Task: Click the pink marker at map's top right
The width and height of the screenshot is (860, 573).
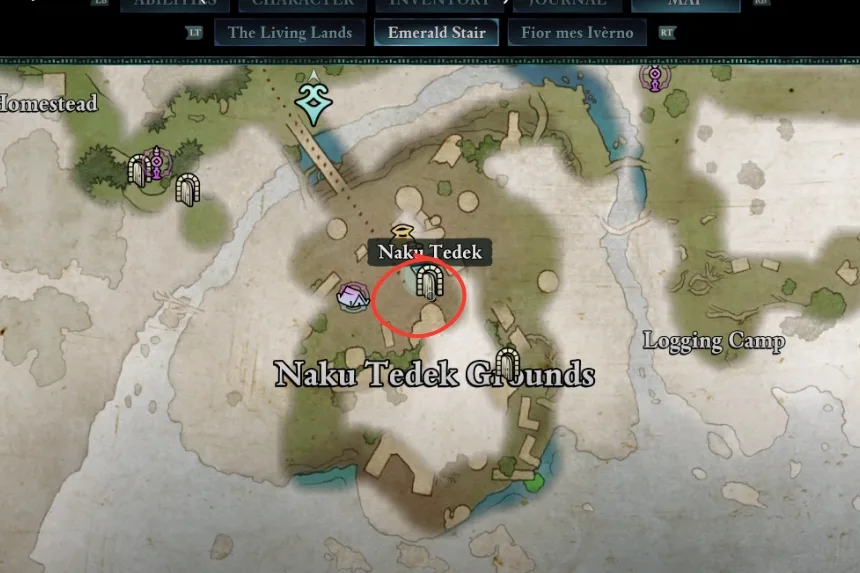Action: (x=656, y=76)
